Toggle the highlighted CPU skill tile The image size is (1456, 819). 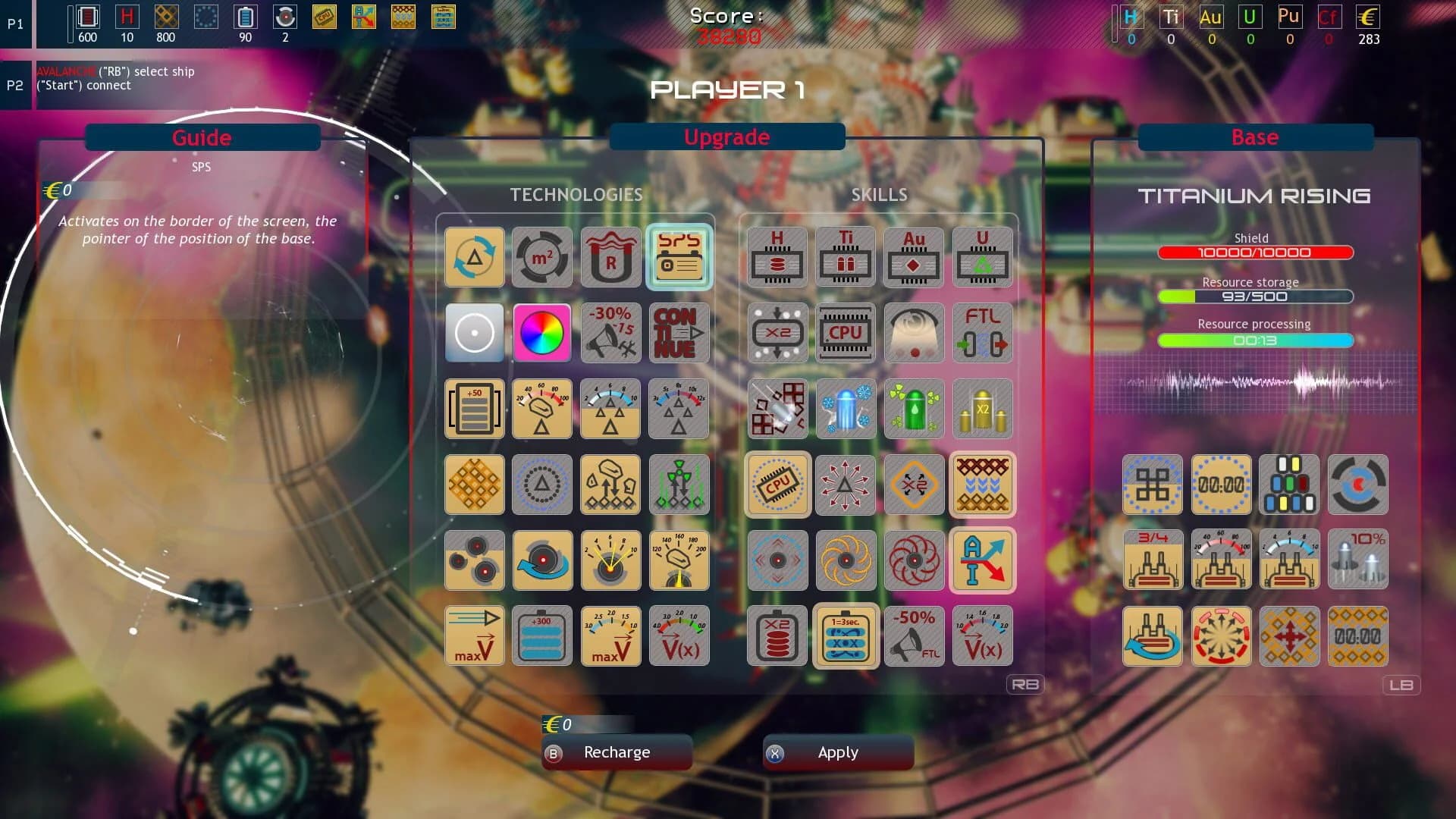pos(777,485)
